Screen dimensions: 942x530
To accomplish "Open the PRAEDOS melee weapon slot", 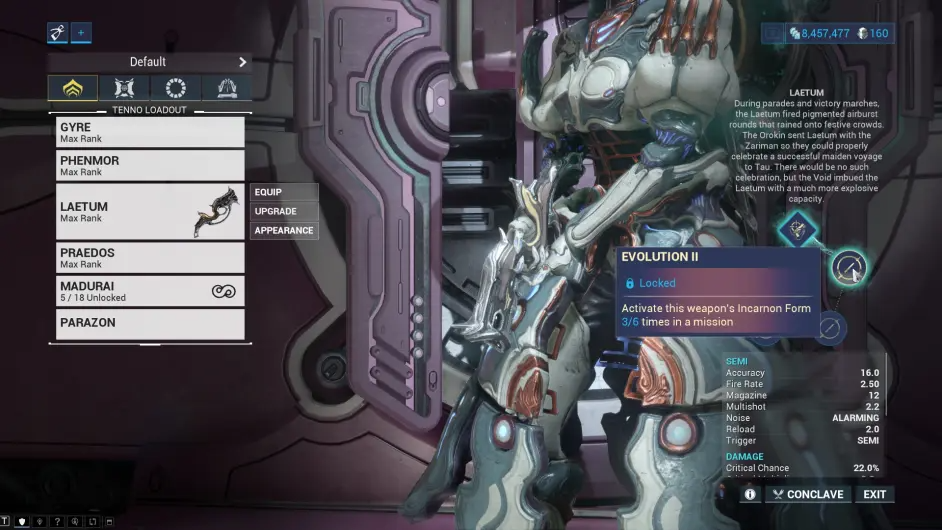I will coord(150,257).
